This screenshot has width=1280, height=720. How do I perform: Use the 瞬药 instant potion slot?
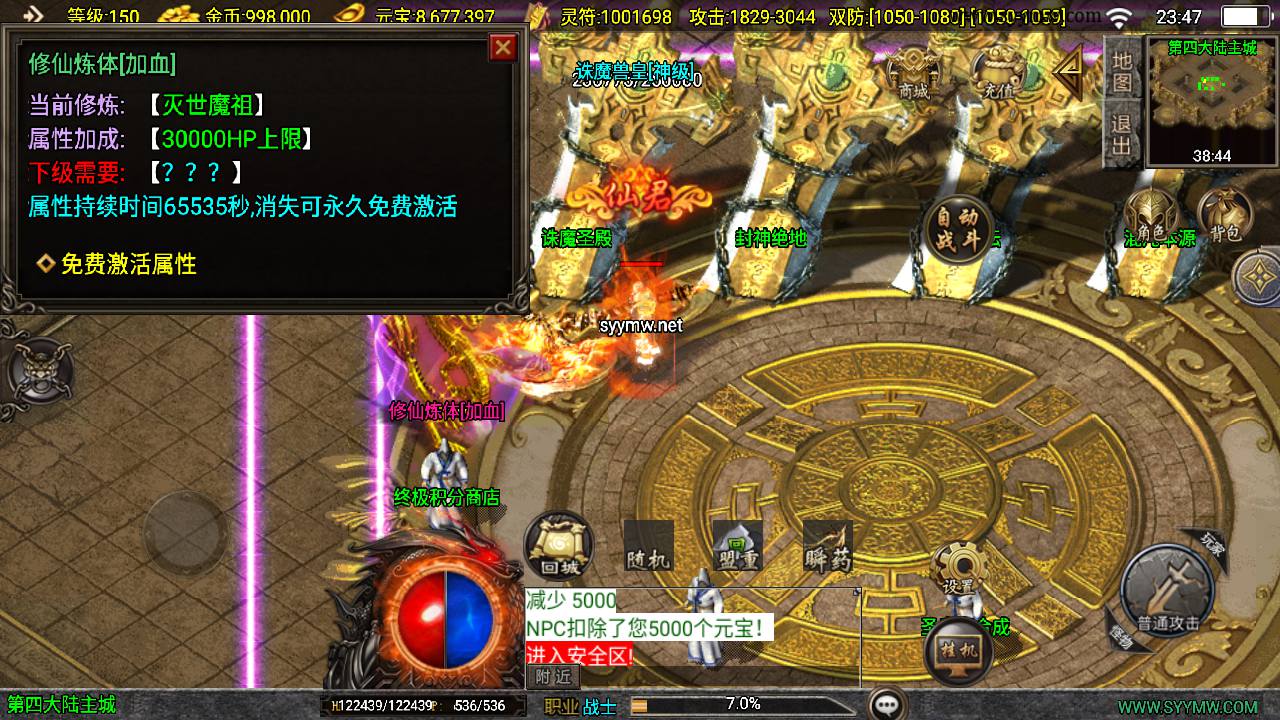coord(828,547)
